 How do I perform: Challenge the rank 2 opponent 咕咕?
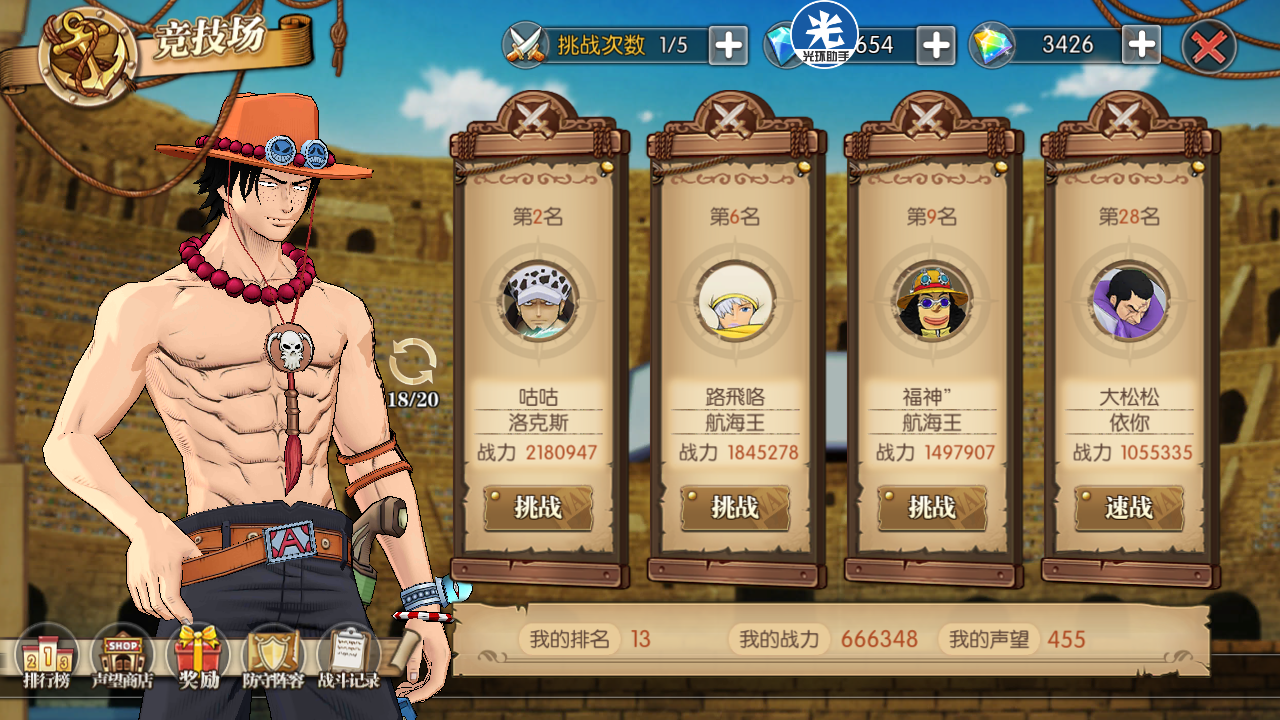(538, 508)
